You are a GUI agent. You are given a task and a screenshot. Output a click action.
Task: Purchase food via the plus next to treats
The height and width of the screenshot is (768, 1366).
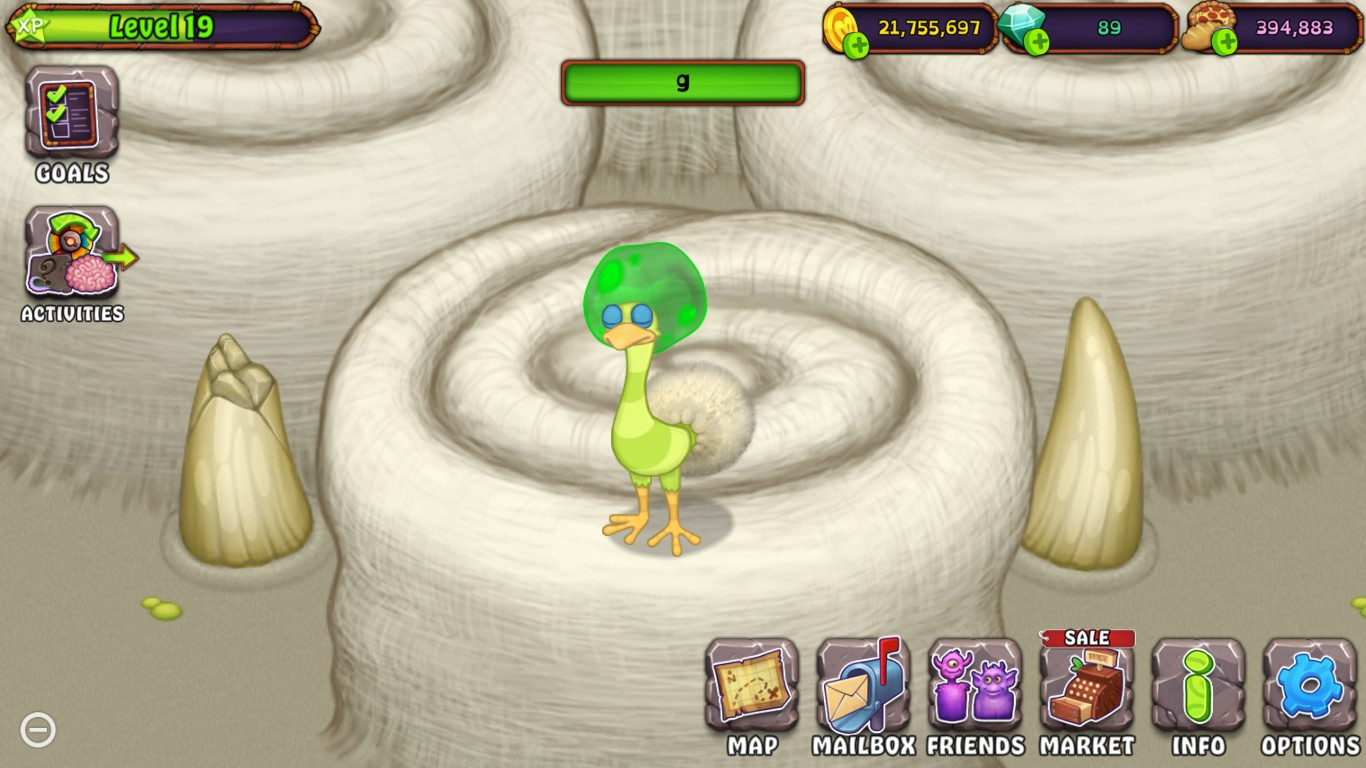pos(1222,41)
